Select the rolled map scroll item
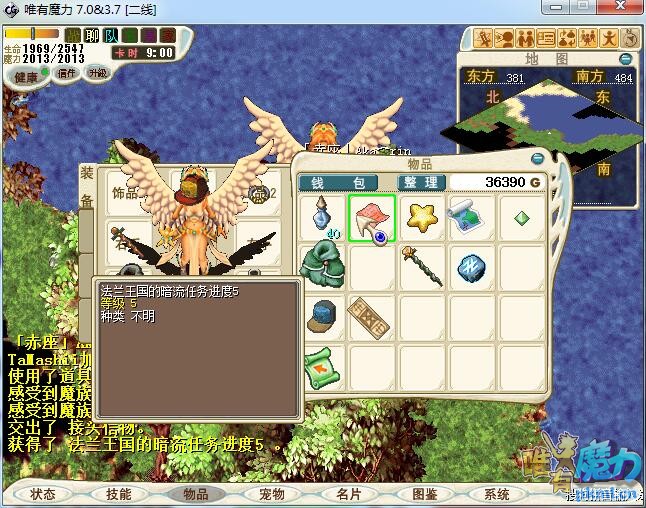646x508 pixels. point(471,218)
